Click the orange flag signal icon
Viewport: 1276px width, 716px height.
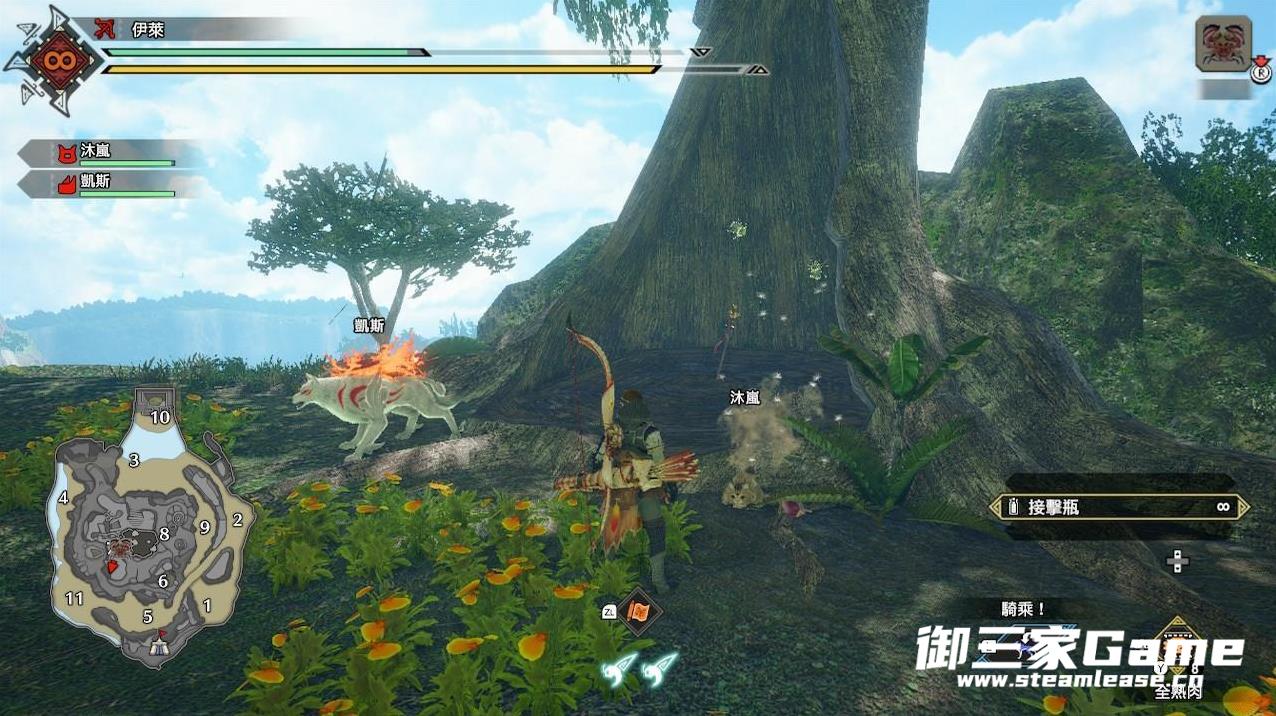tap(638, 611)
